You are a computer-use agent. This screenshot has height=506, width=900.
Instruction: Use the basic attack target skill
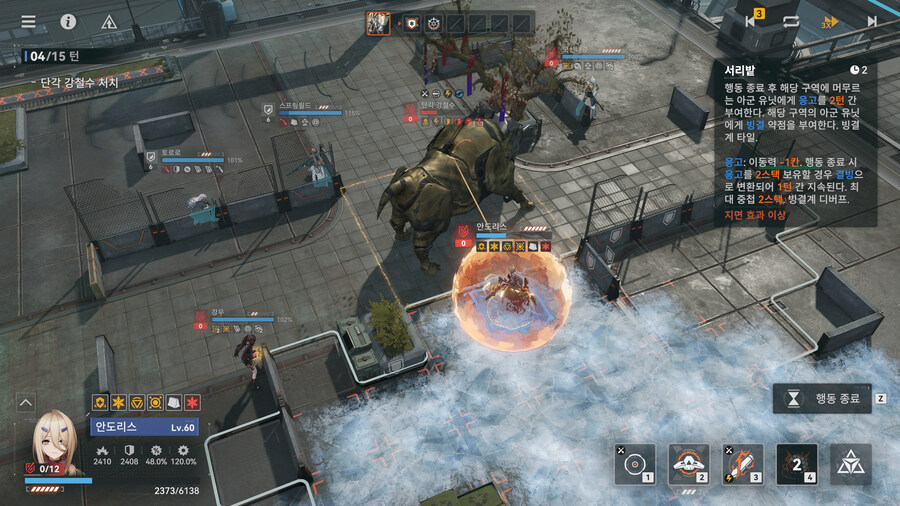(x=635, y=464)
